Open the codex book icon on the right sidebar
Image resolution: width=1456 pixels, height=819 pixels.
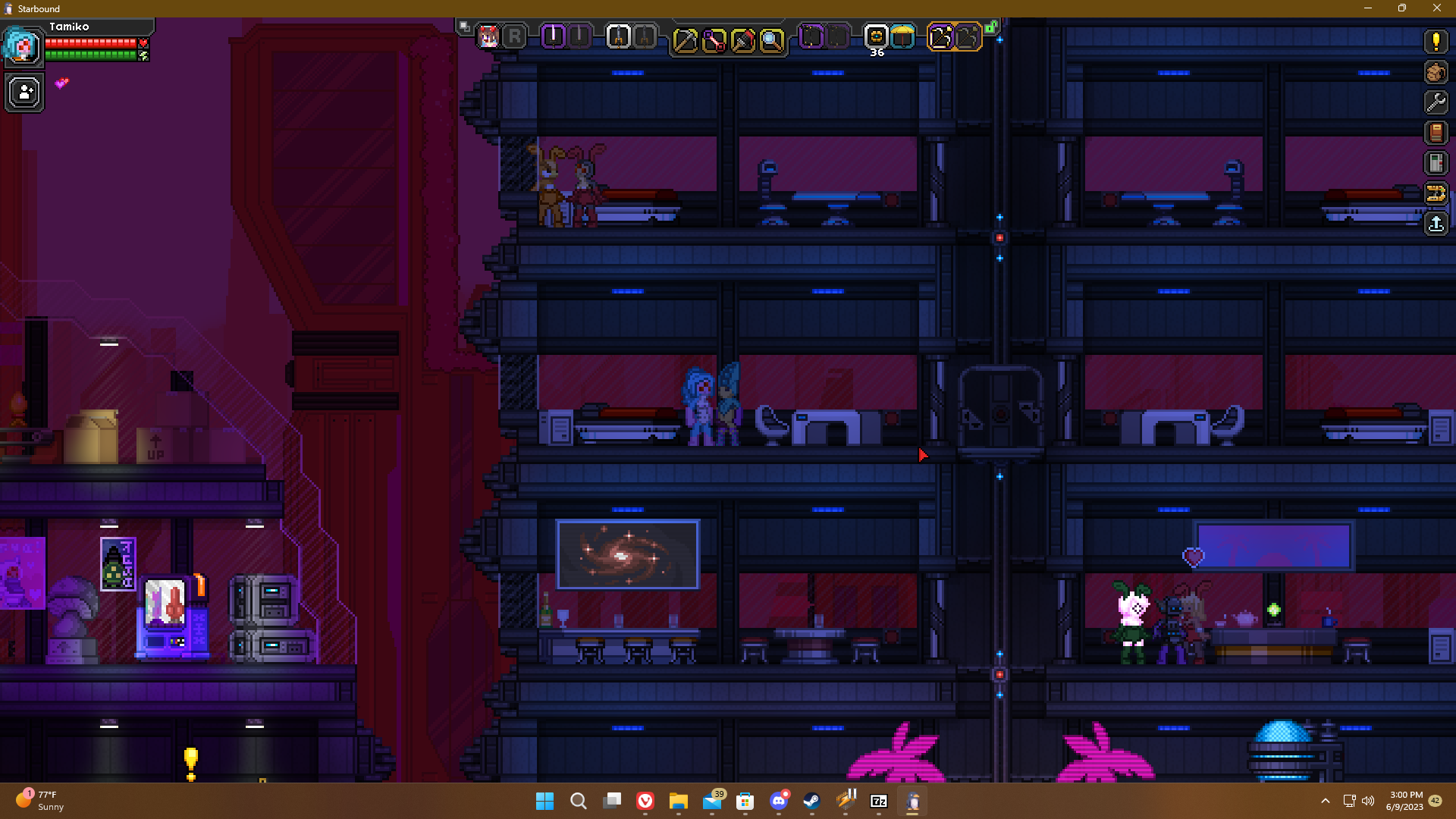(x=1436, y=132)
